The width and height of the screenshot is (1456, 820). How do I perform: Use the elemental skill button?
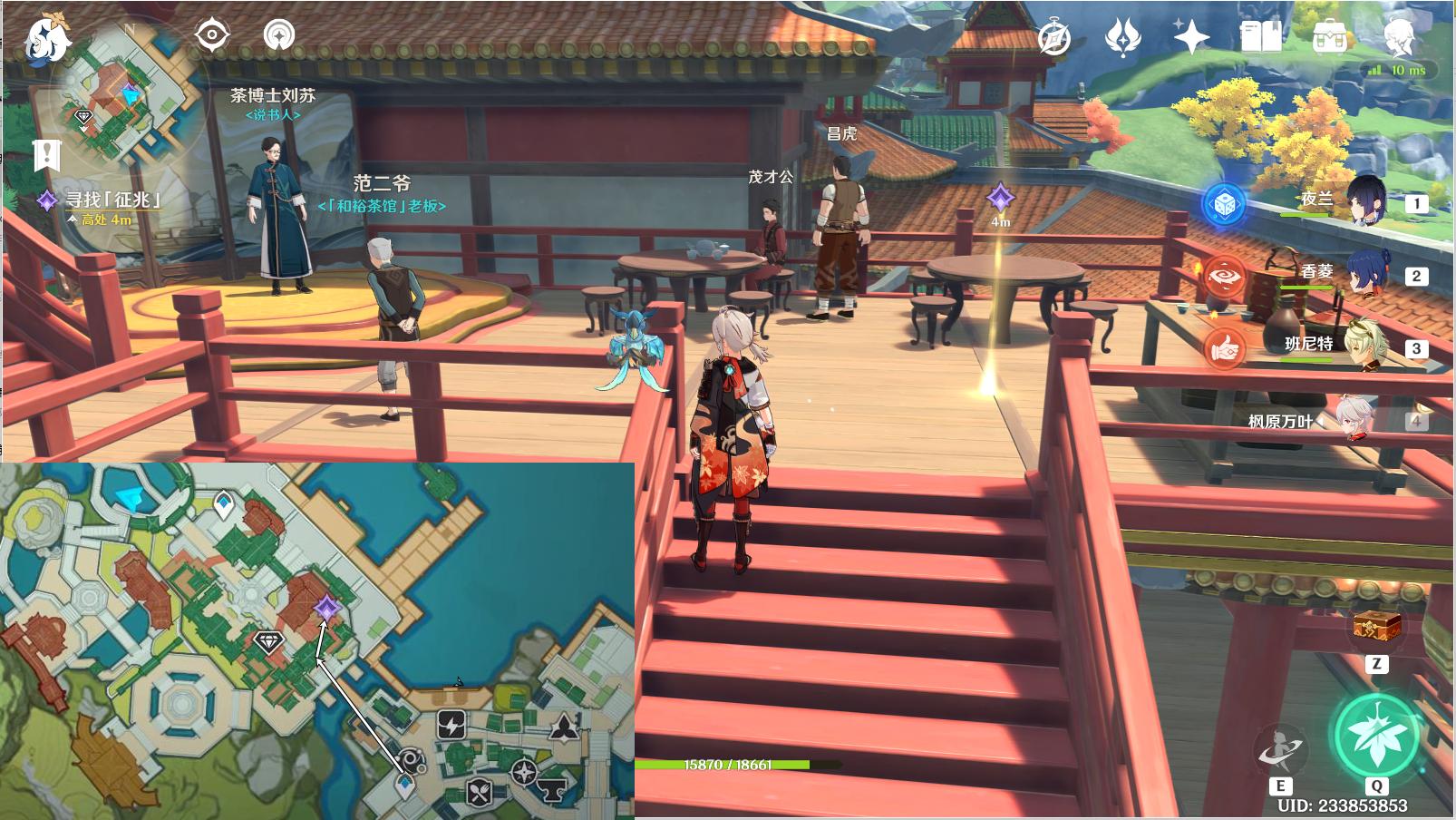[x=1281, y=749]
